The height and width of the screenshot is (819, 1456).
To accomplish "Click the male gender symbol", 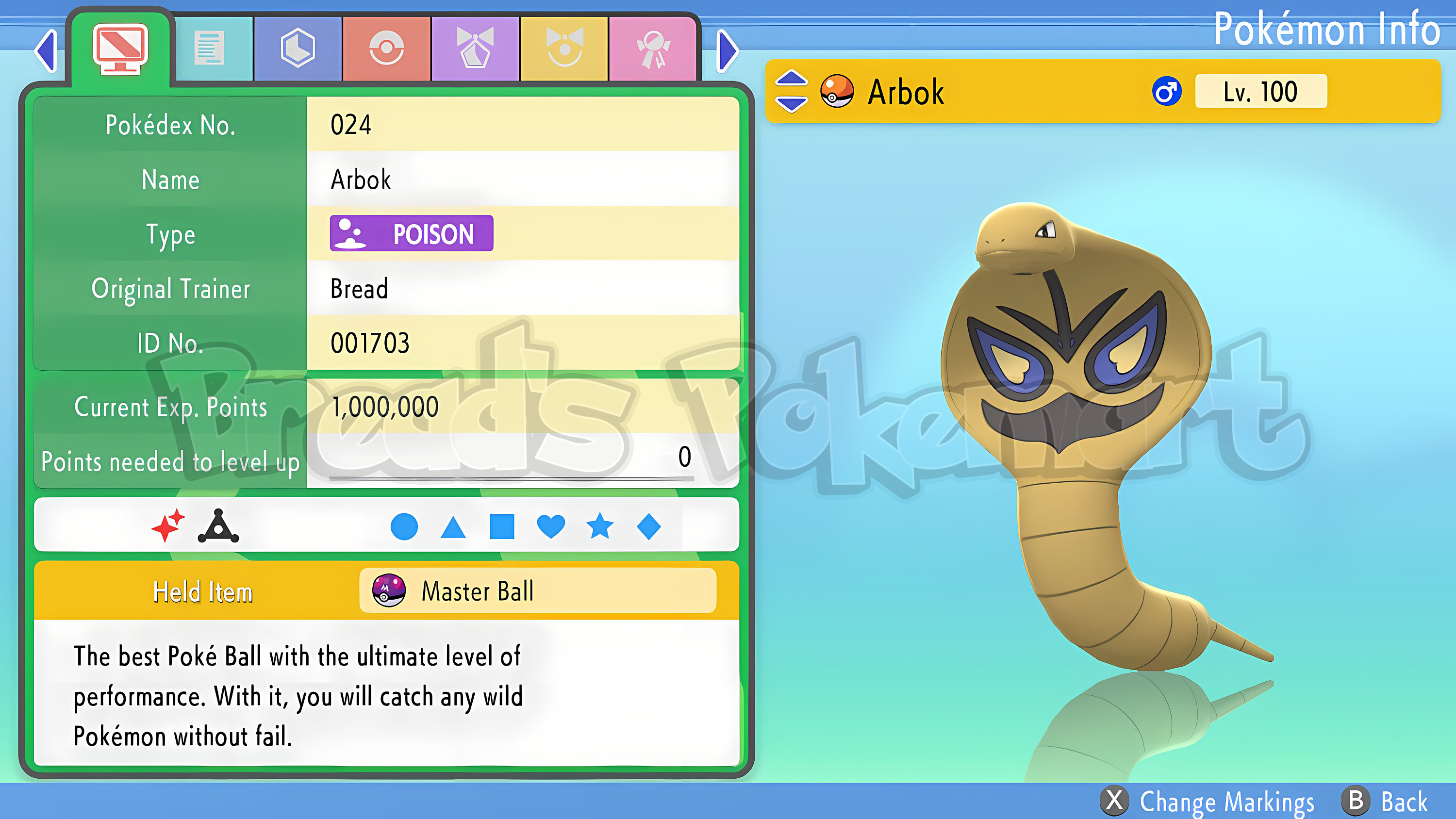I will [1167, 90].
